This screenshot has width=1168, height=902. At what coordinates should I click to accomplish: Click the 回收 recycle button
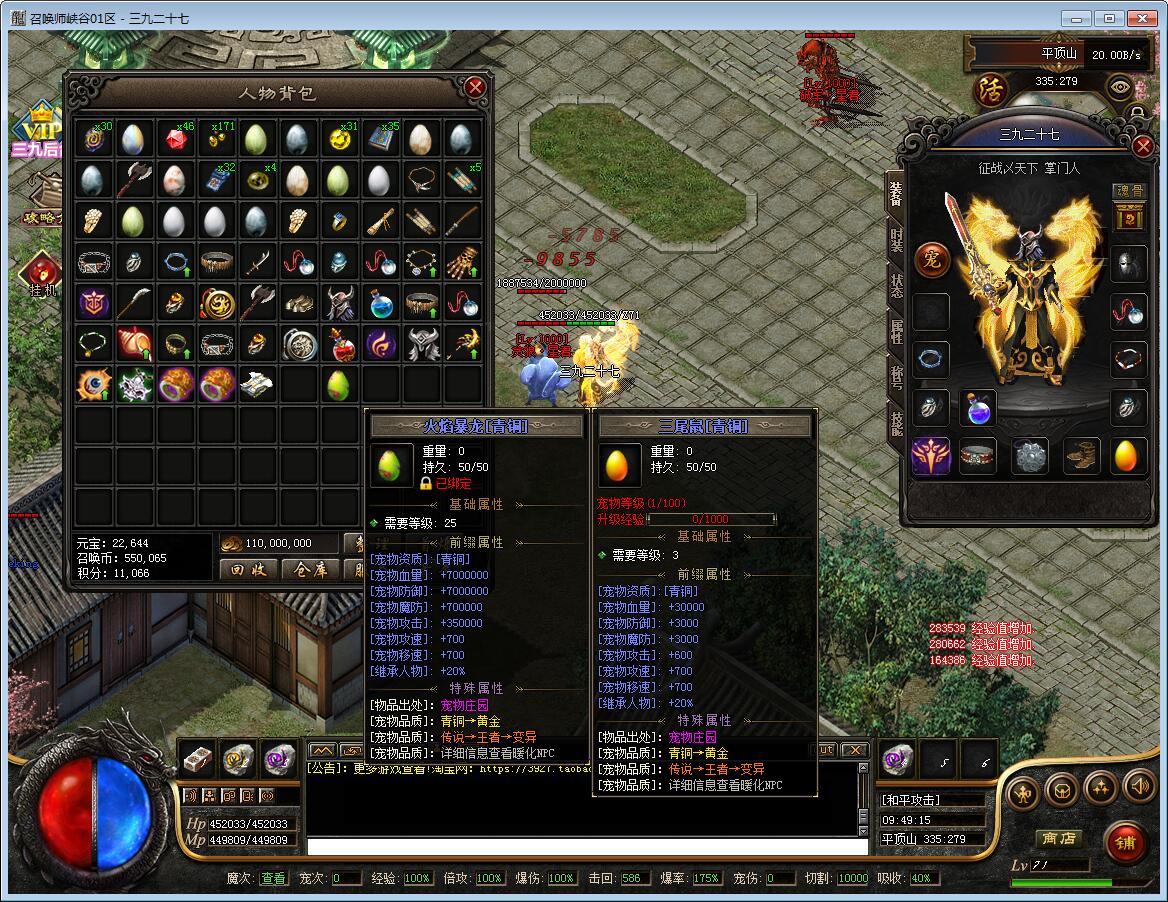coord(248,570)
